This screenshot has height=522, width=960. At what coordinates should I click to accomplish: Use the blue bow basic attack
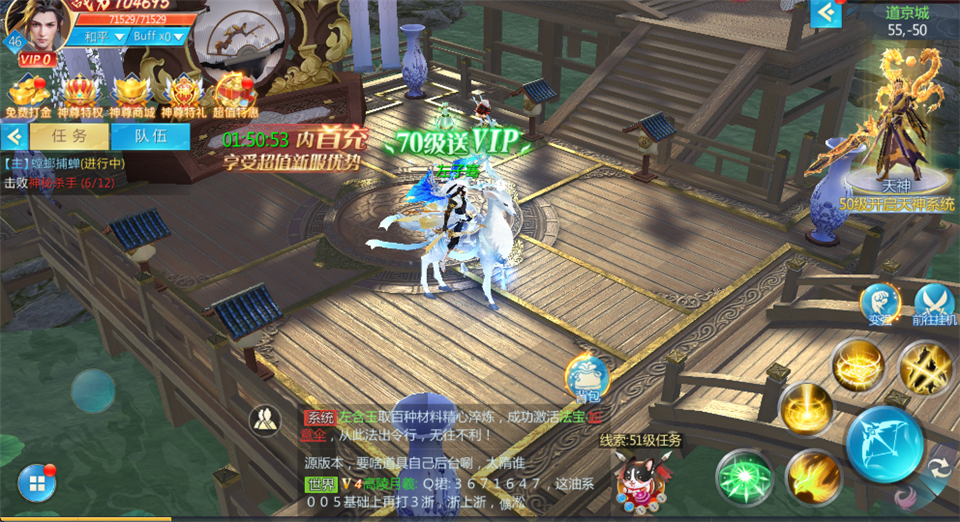[x=884, y=444]
